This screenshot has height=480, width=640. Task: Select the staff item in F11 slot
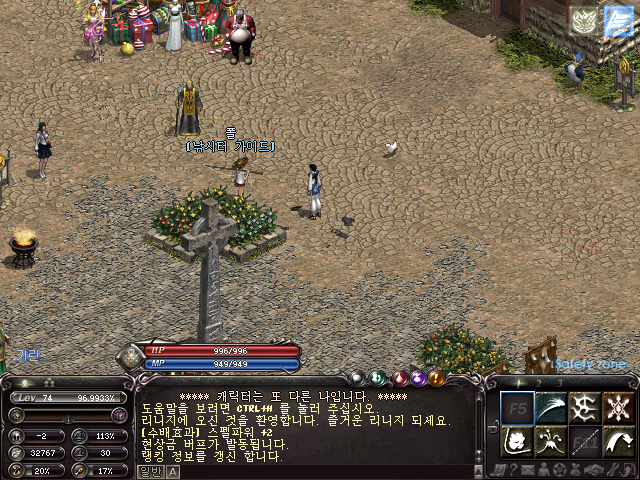coord(585,441)
